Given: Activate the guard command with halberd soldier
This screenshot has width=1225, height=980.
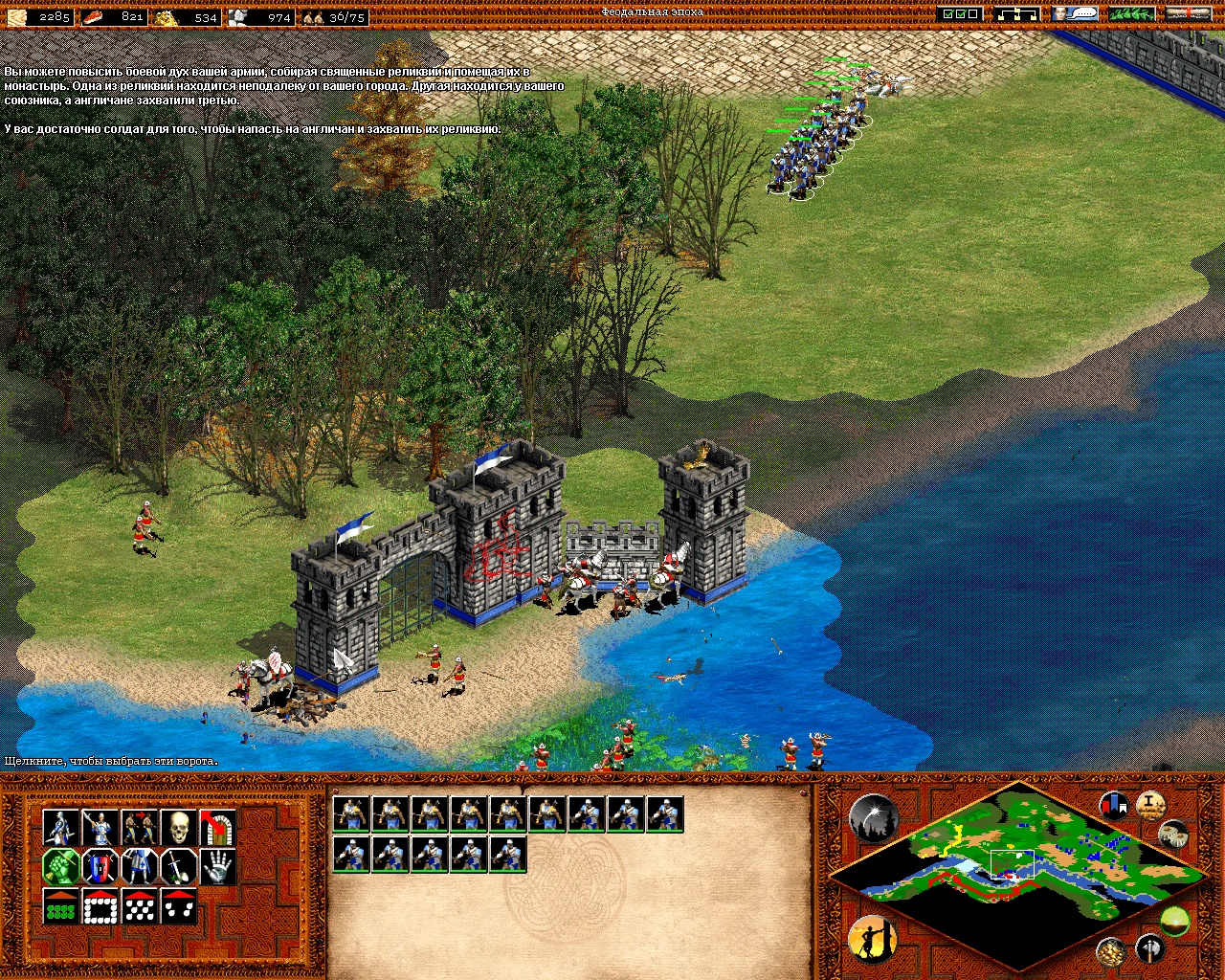Looking at the screenshot, I should [100, 828].
